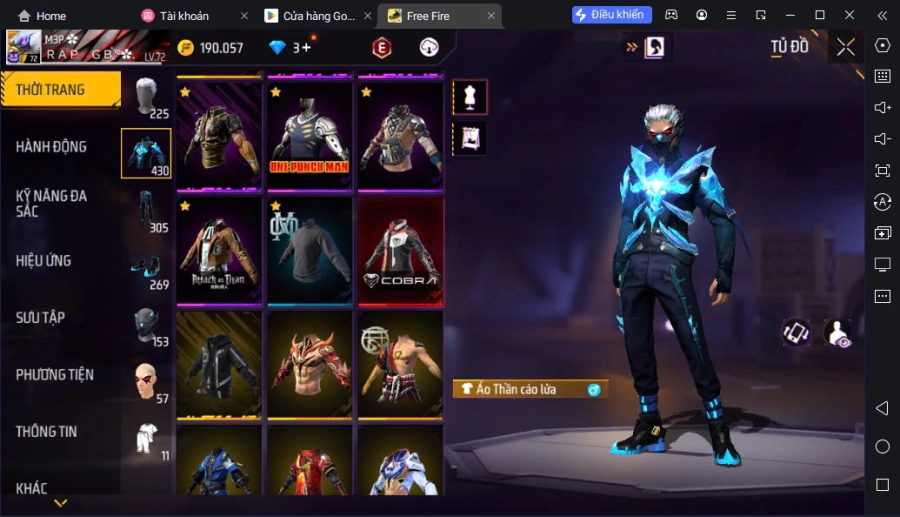Open the pants subcategory with 305 items
This screenshot has width=900, height=517.
pos(146,211)
